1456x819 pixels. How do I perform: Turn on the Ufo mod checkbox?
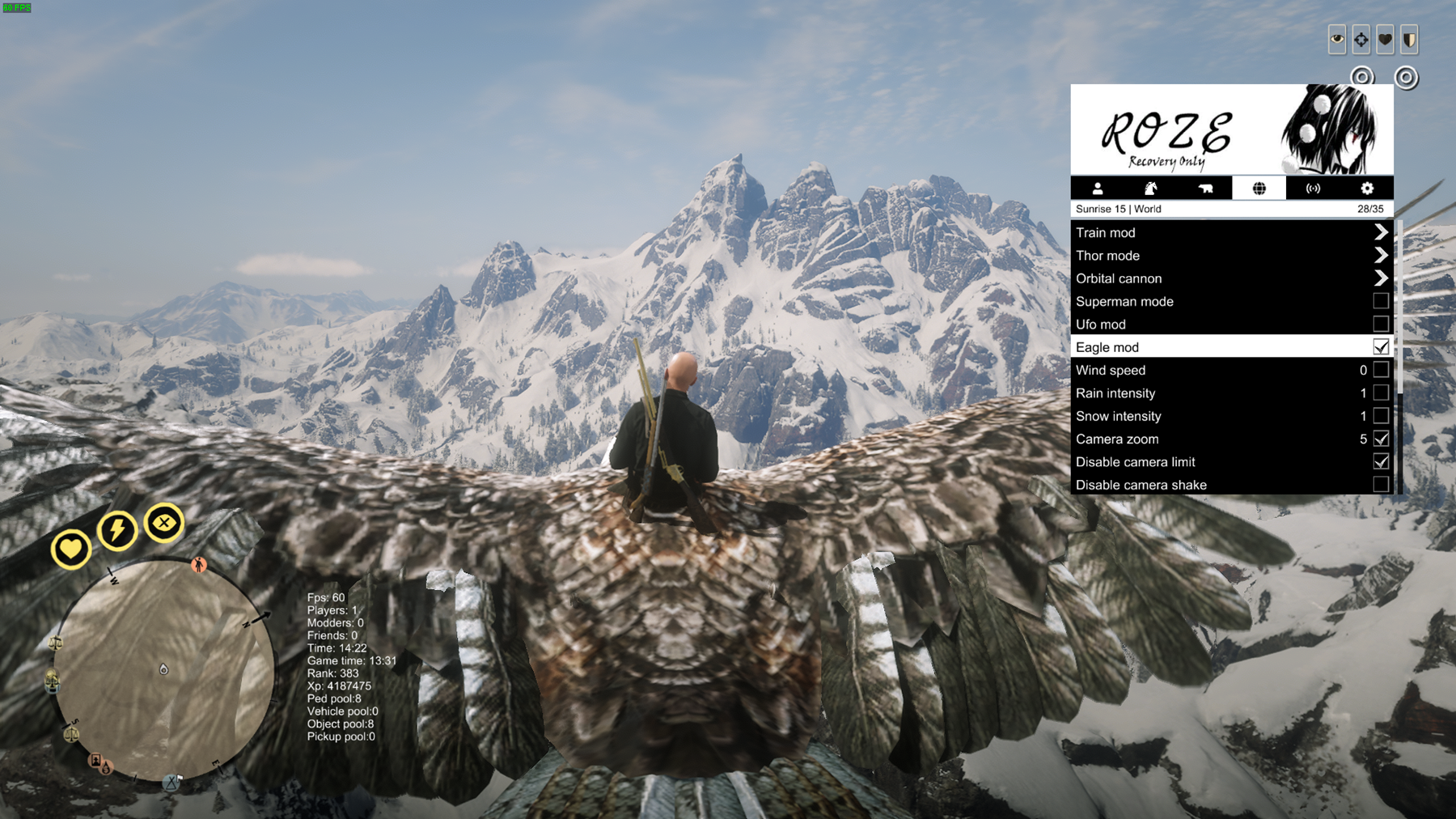[1381, 324]
